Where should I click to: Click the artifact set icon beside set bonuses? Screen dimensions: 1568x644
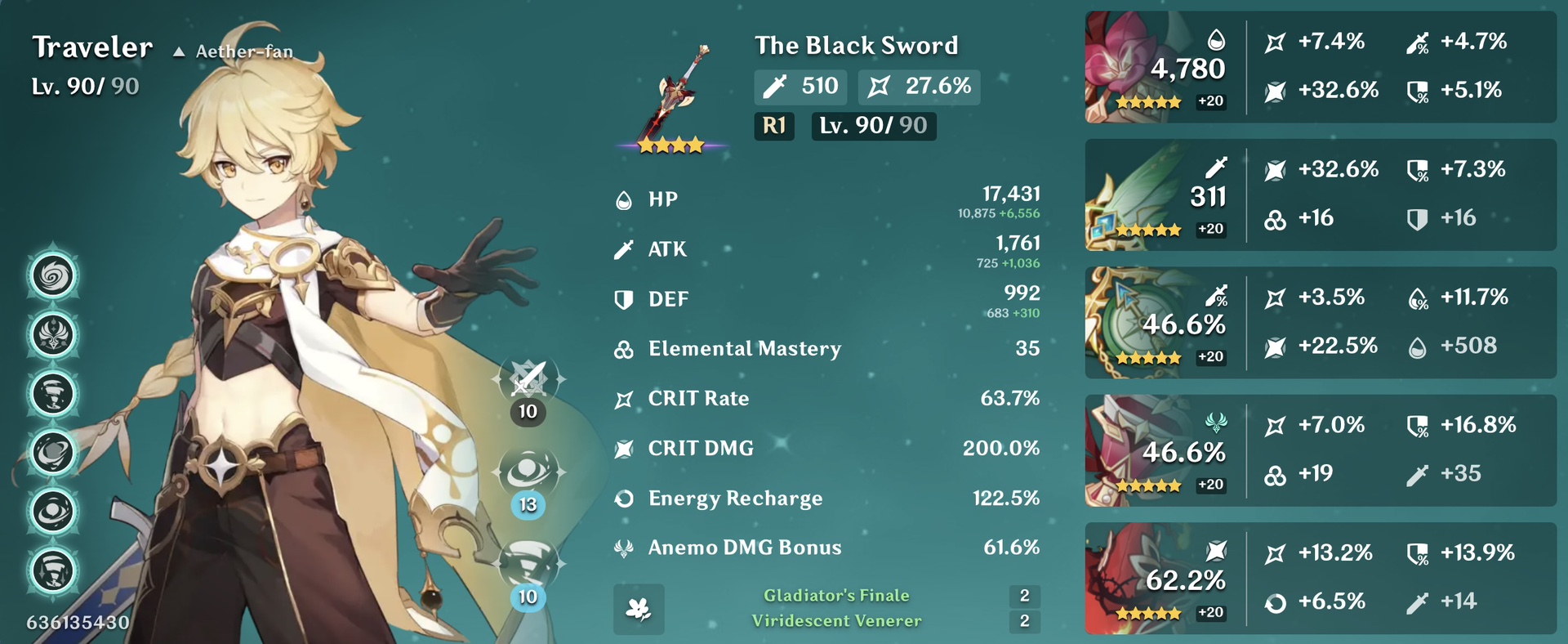639,608
